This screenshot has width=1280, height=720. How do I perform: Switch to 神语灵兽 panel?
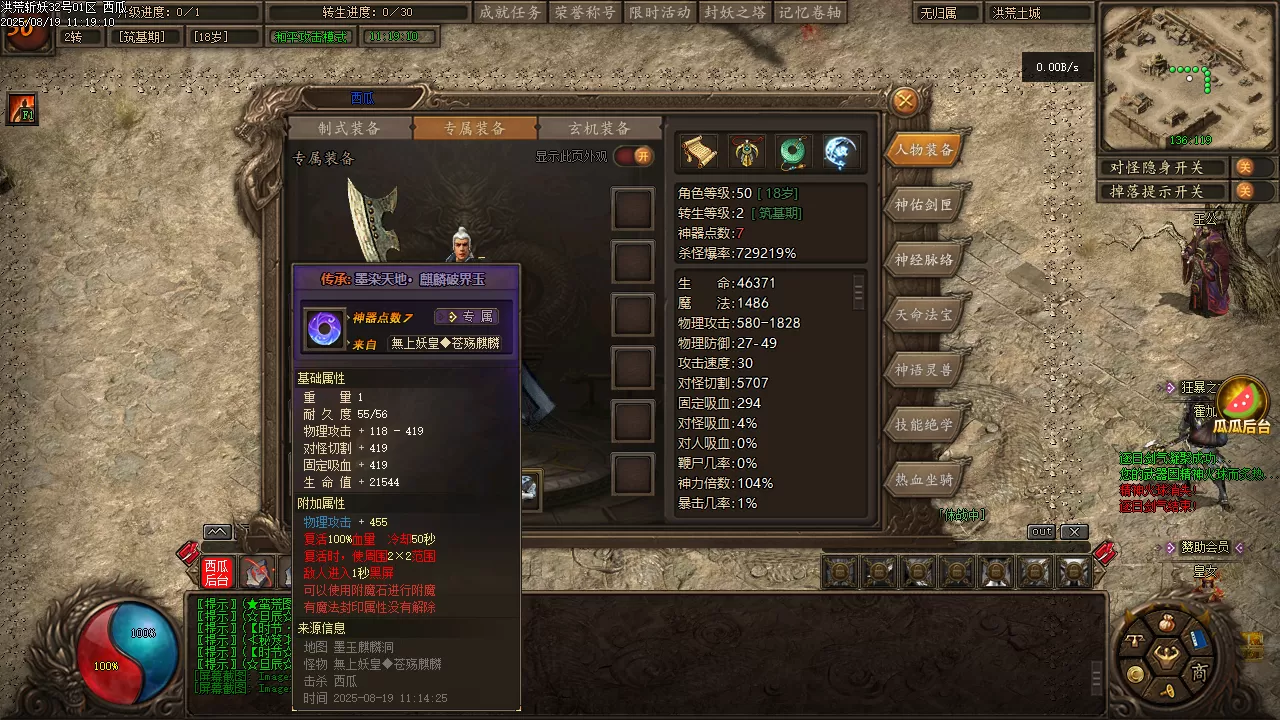tap(924, 370)
